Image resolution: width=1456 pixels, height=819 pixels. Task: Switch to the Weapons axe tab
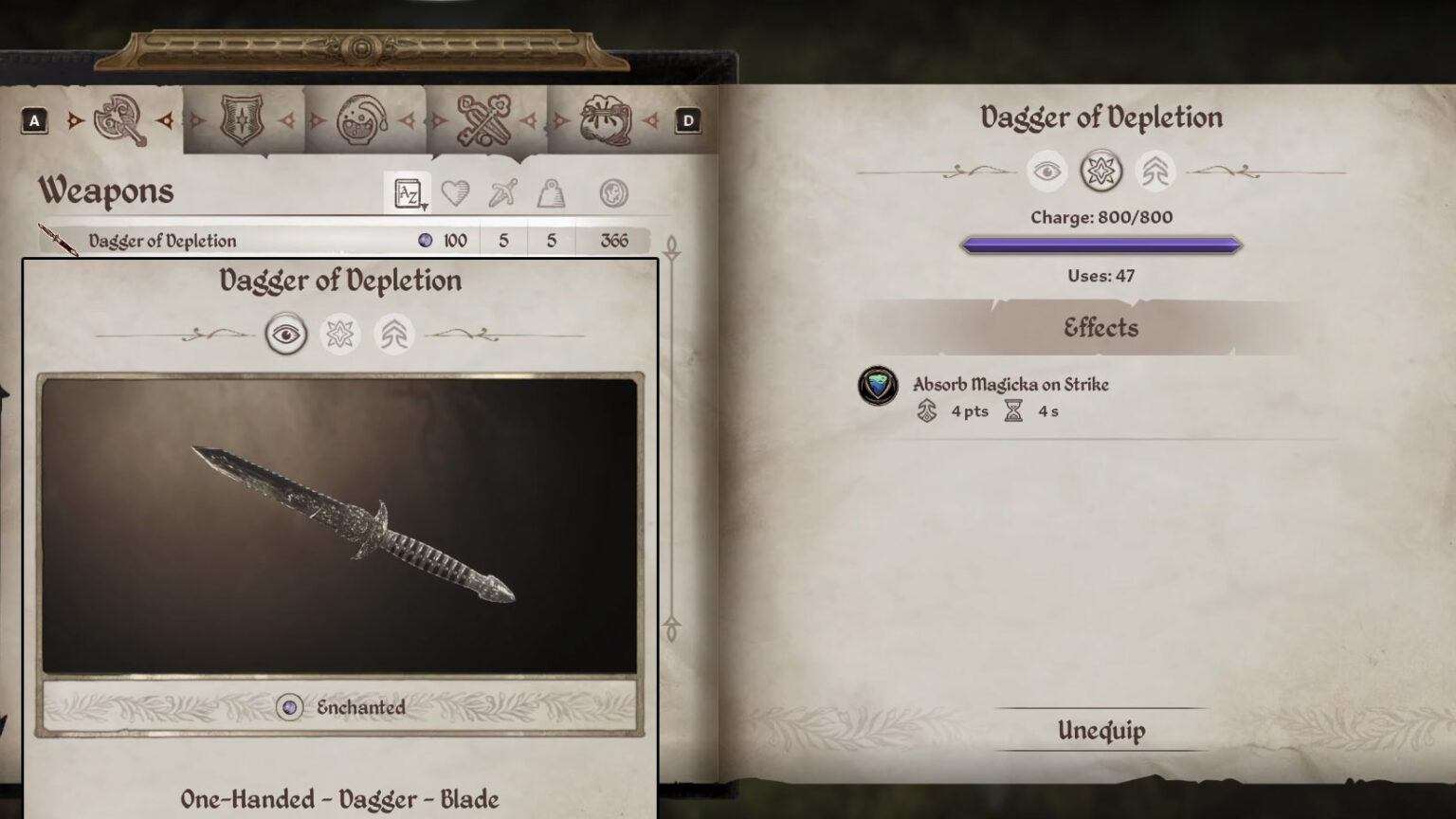118,118
